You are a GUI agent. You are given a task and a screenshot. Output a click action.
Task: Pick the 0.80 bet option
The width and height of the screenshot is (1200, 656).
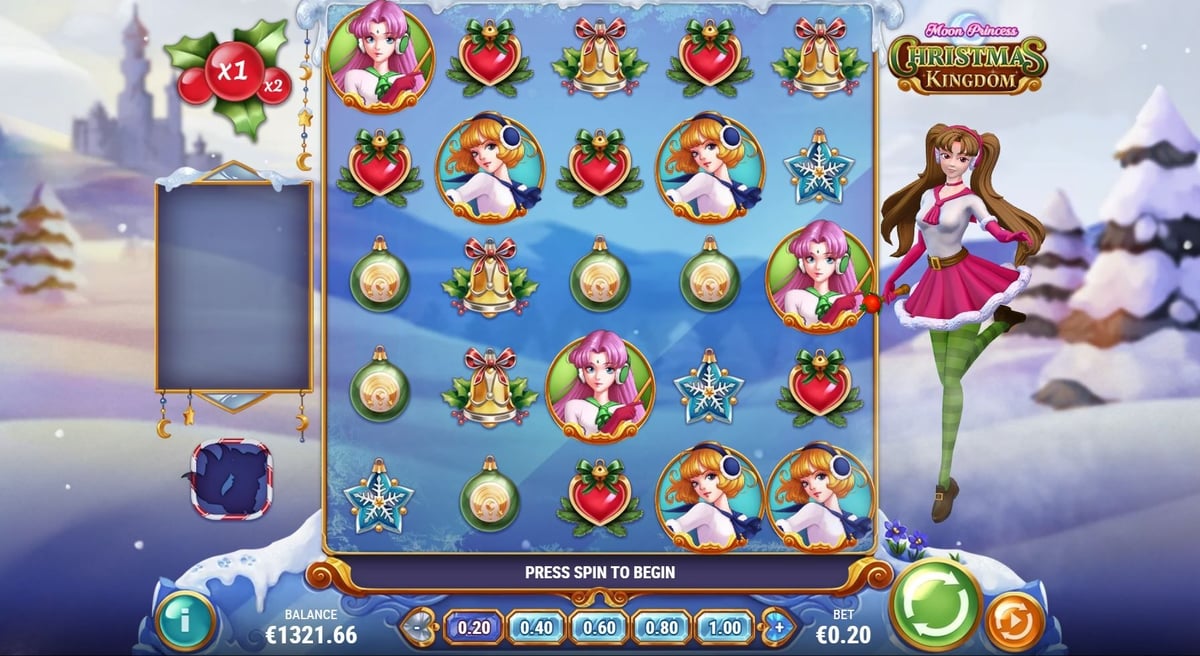coord(662,627)
